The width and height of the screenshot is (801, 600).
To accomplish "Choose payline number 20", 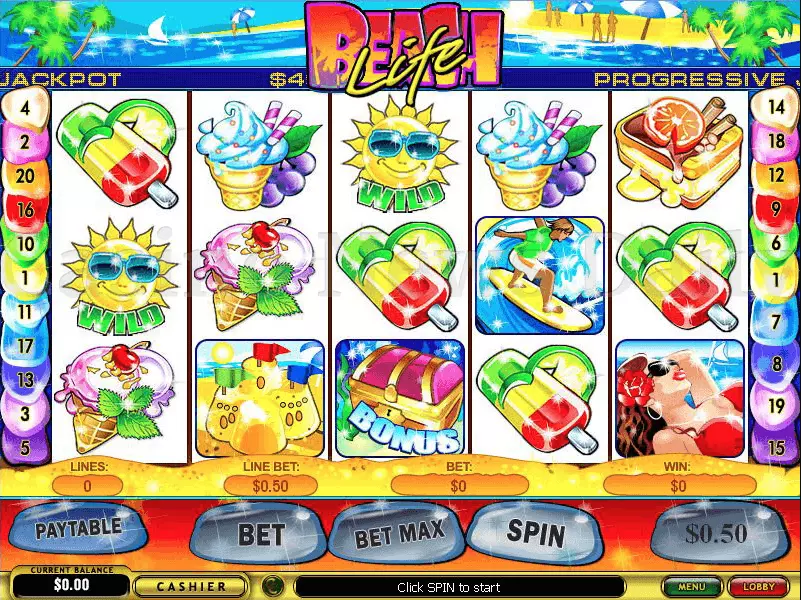I will coord(24,175).
